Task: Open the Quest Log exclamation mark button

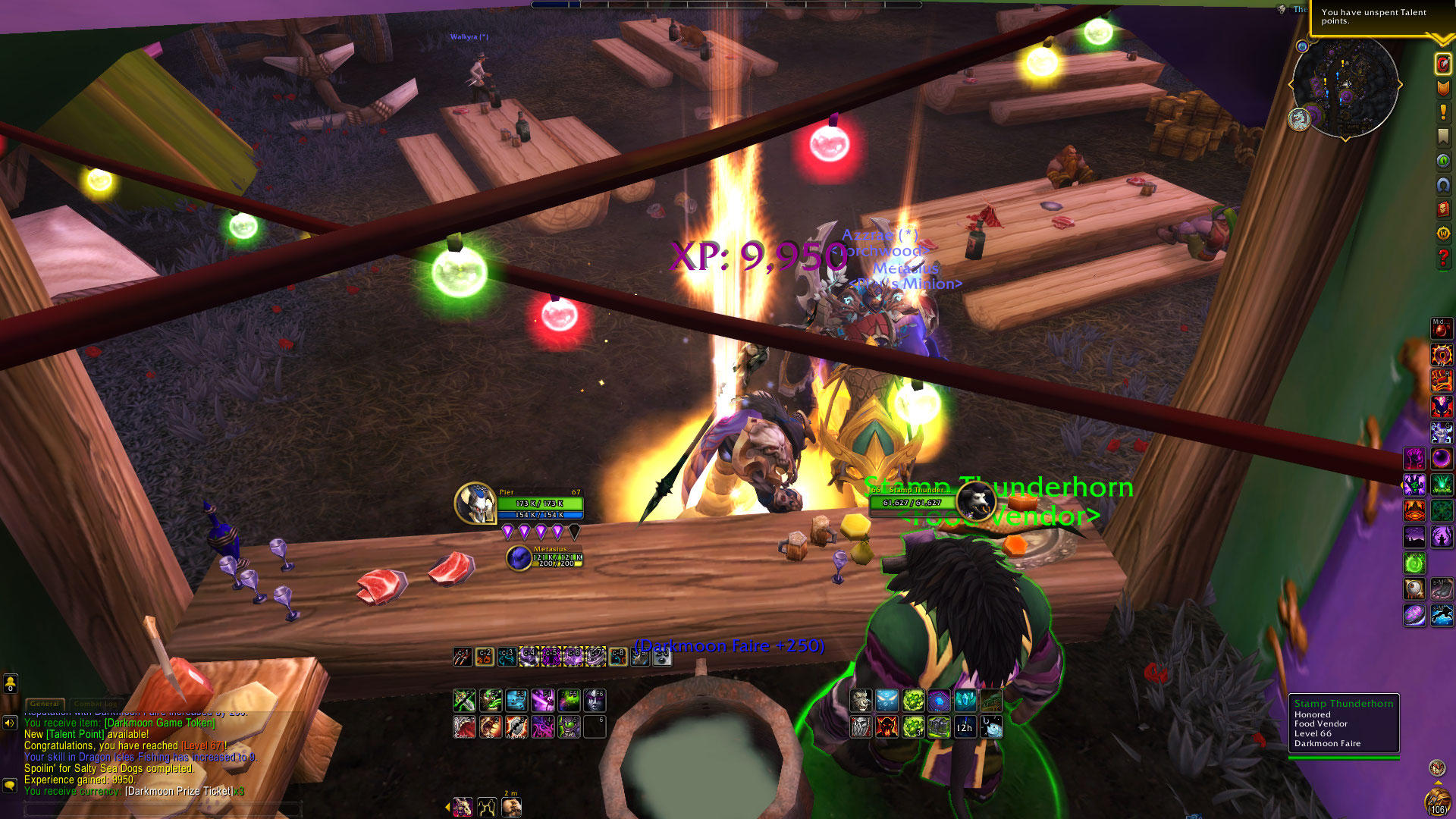Action: (x=1442, y=112)
